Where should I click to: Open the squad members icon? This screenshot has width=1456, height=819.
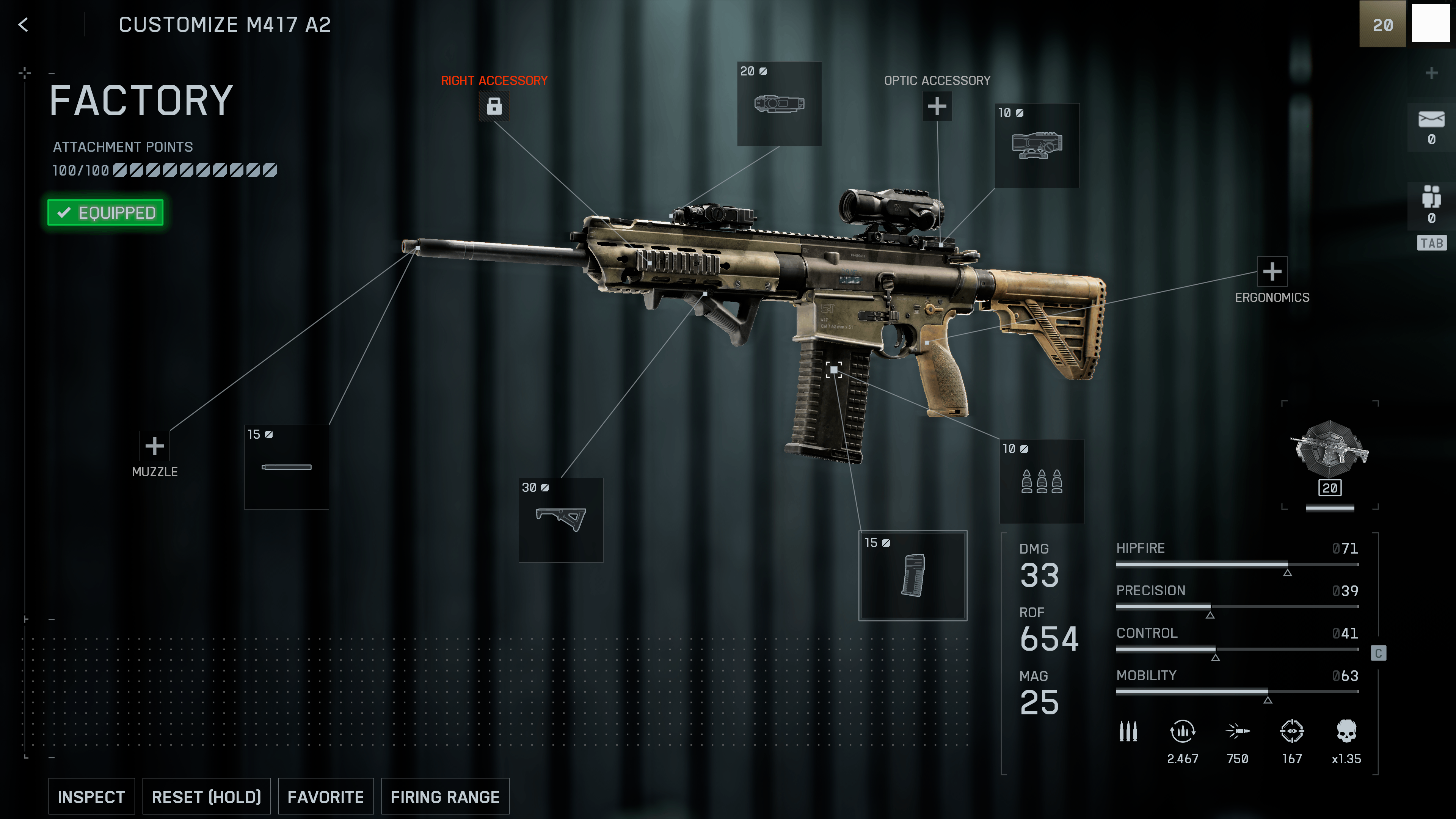pos(1431,197)
